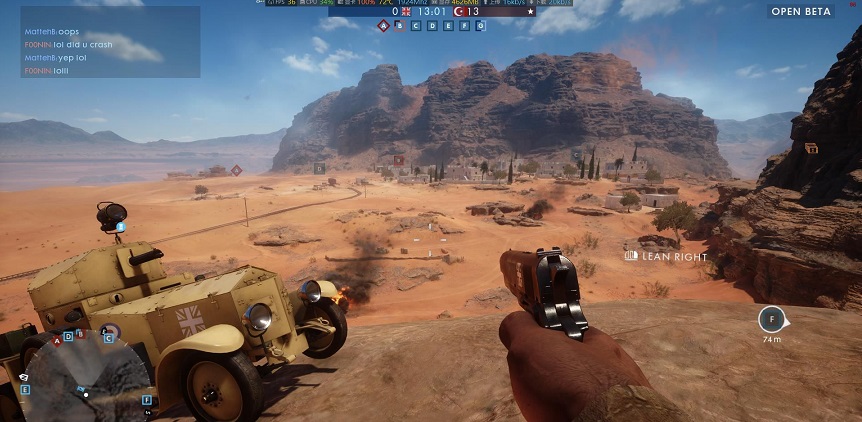Viewport: 862px width, 422px height.
Task: Select objective C flag in top bar
Action: coord(416,25)
